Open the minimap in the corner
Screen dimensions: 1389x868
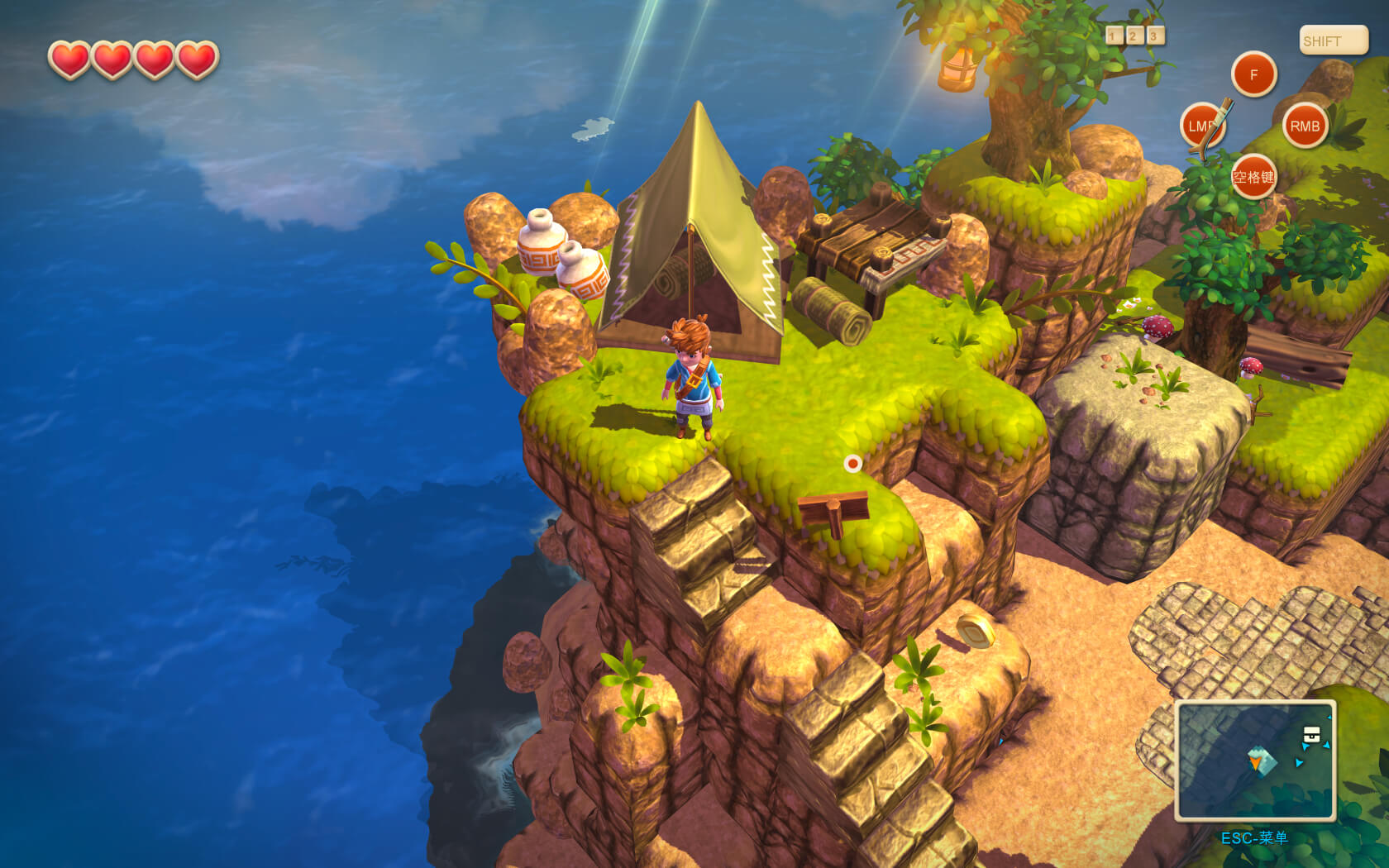pos(1254,761)
